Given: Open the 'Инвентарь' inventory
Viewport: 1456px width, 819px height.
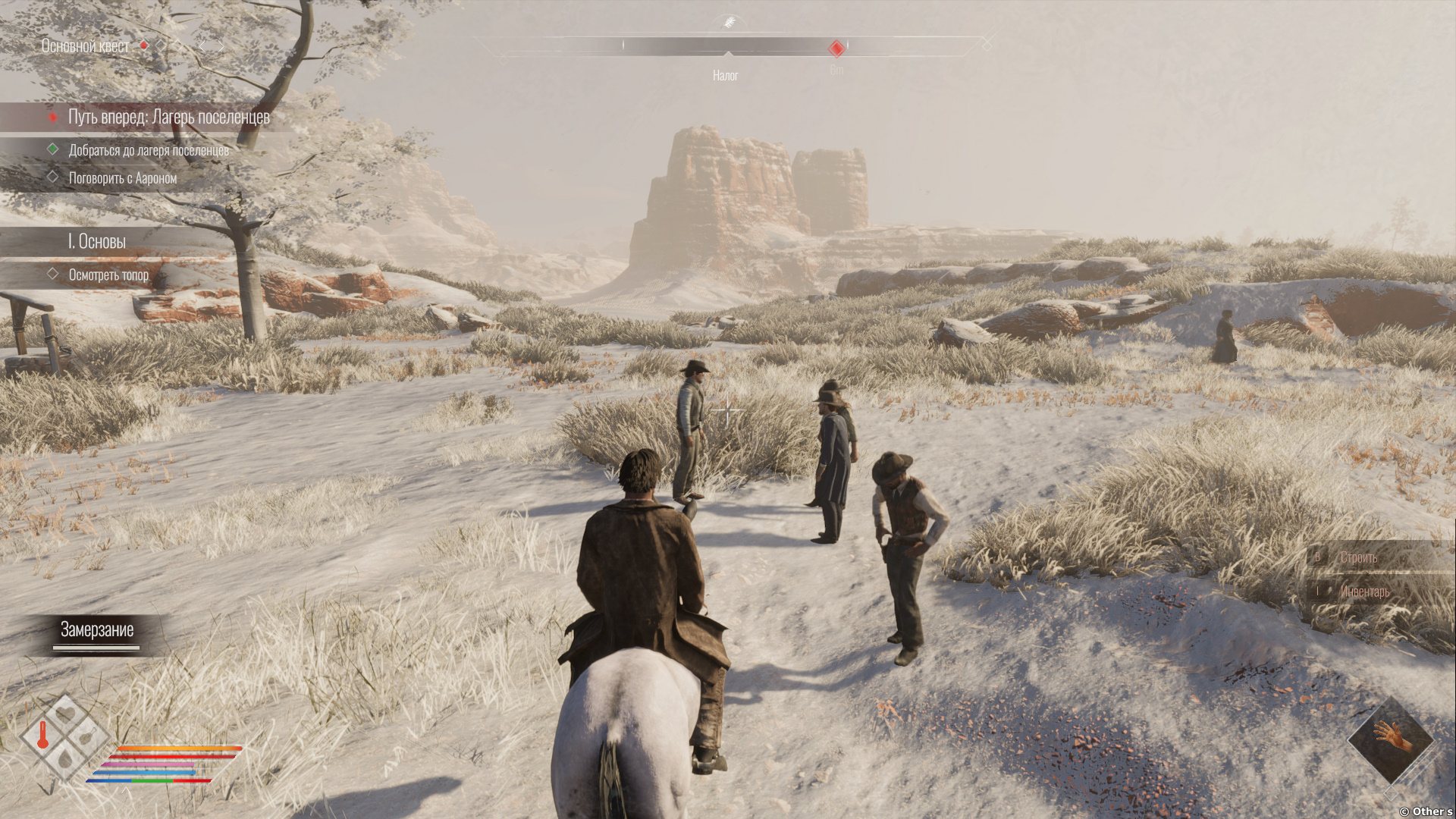Looking at the screenshot, I should (1364, 591).
